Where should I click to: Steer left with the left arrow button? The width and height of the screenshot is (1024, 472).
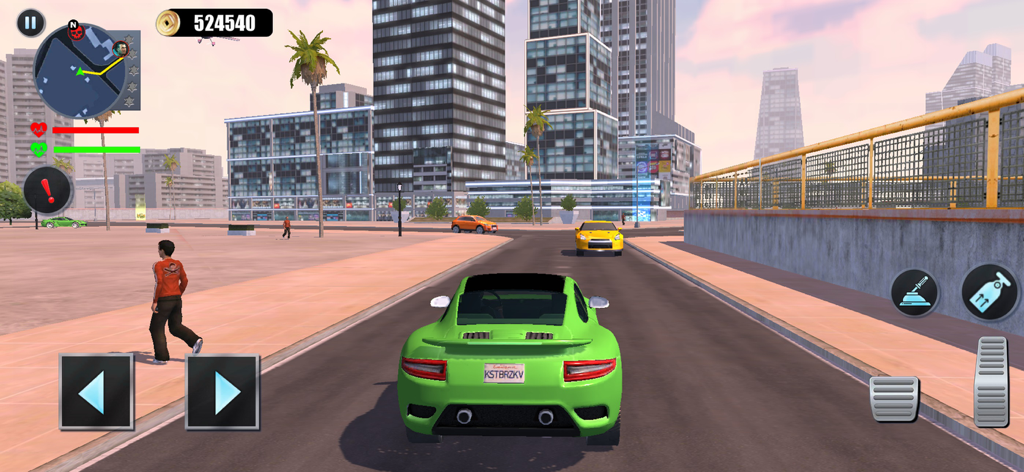point(96,392)
